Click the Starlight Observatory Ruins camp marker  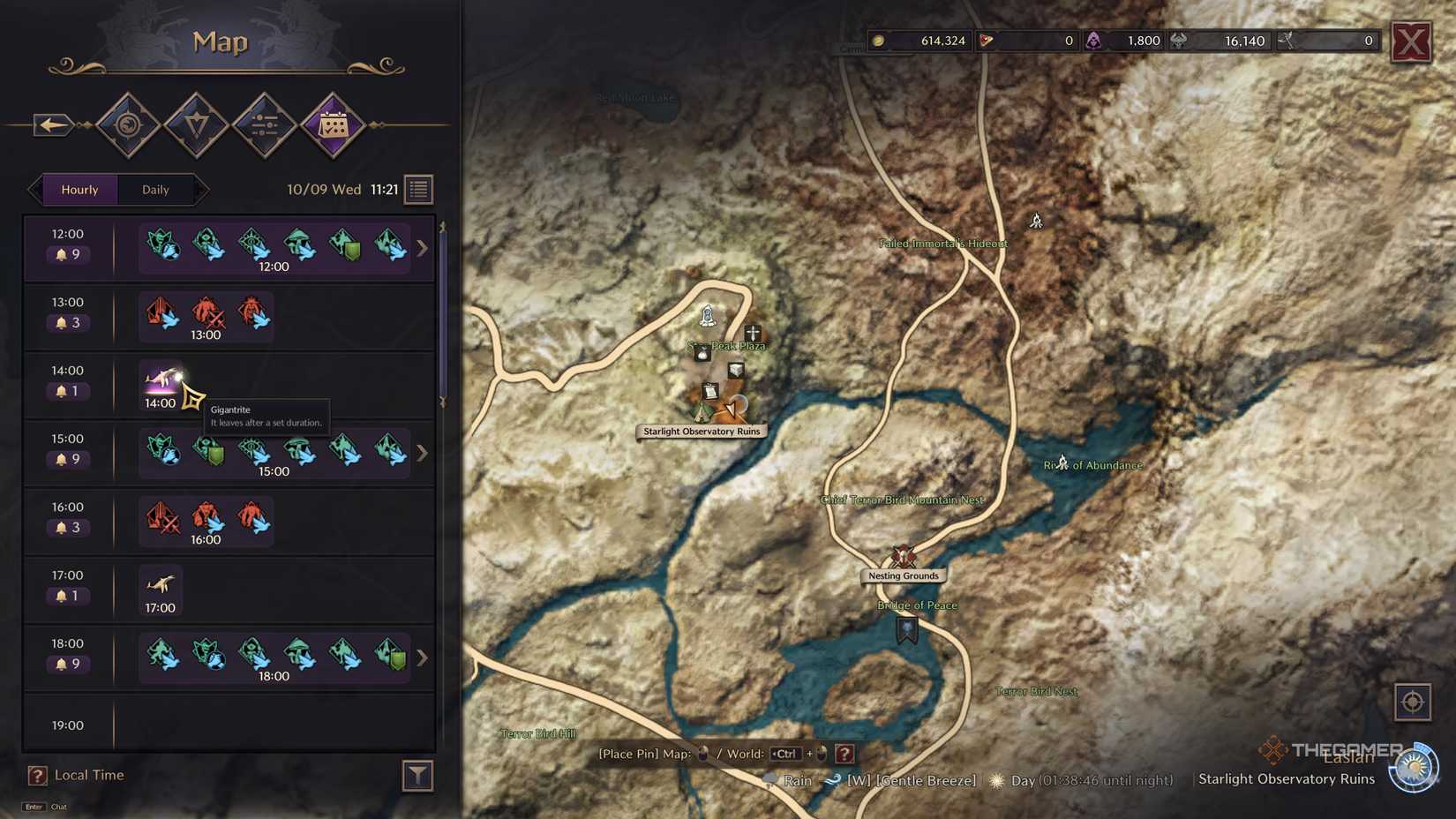coord(702,411)
